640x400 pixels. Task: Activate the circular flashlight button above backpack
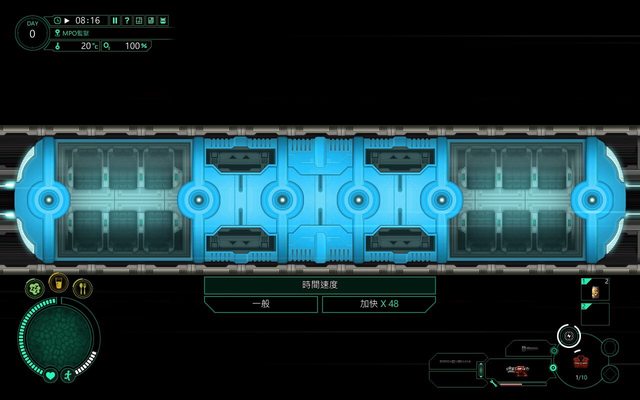568,335
